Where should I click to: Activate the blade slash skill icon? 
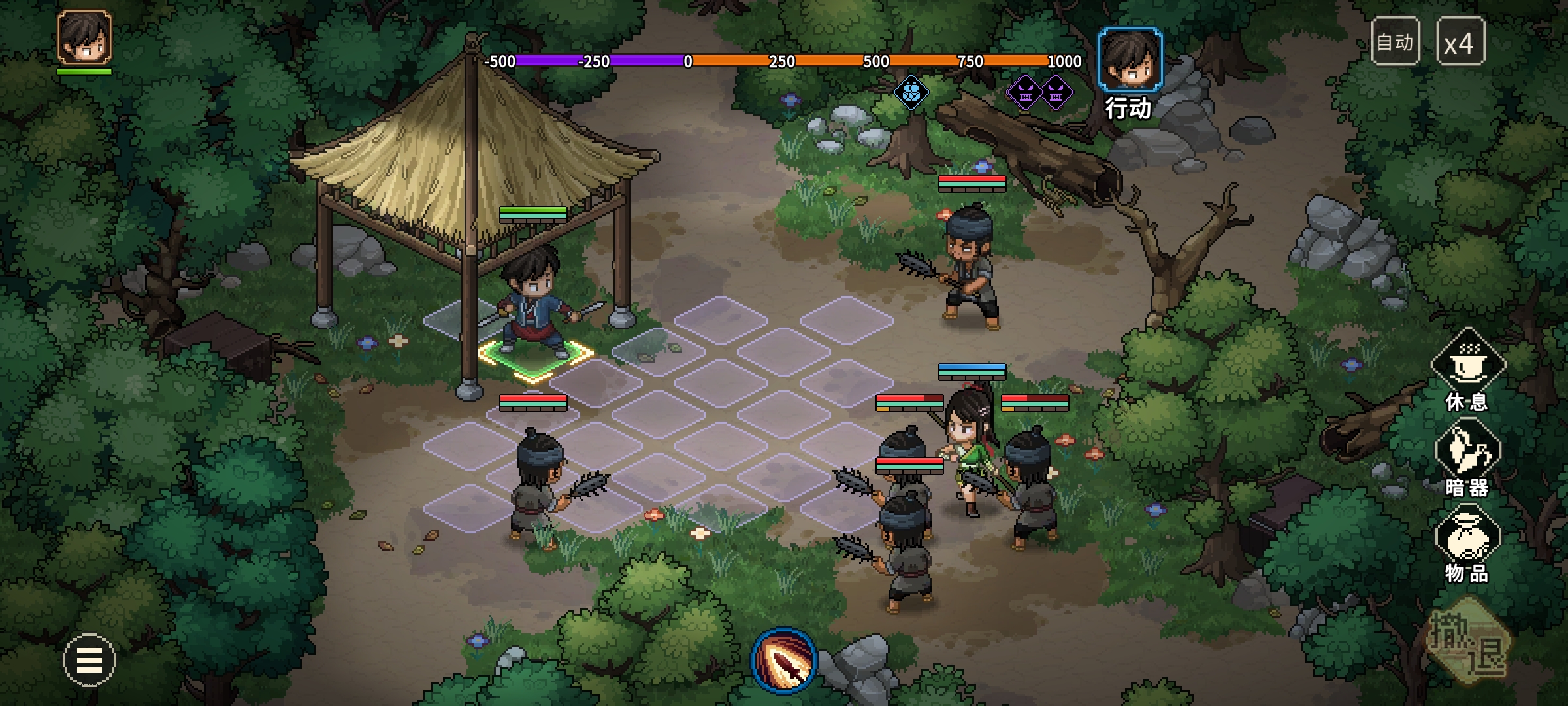click(783, 660)
